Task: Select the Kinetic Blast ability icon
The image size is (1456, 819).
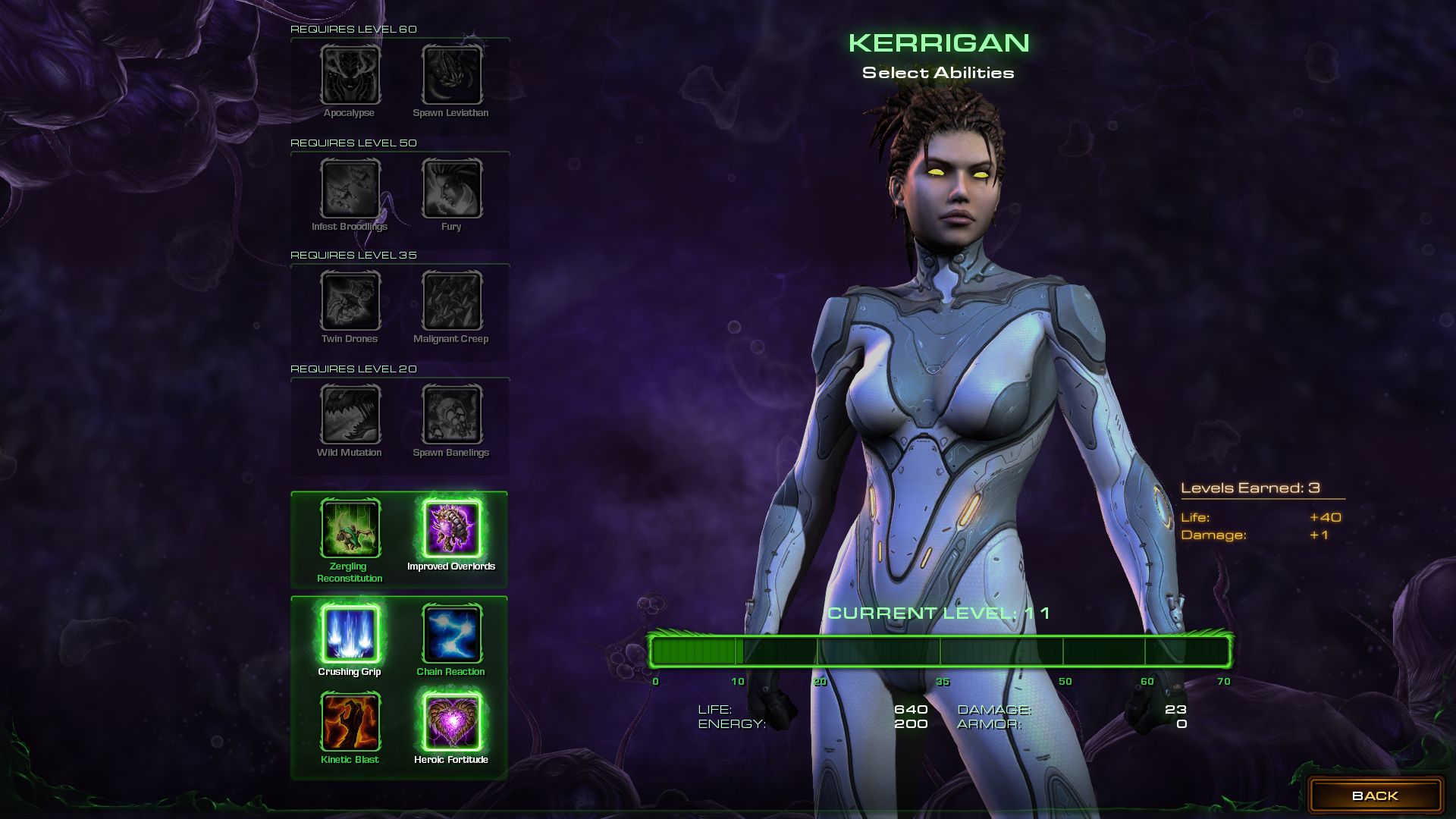Action: [x=350, y=721]
